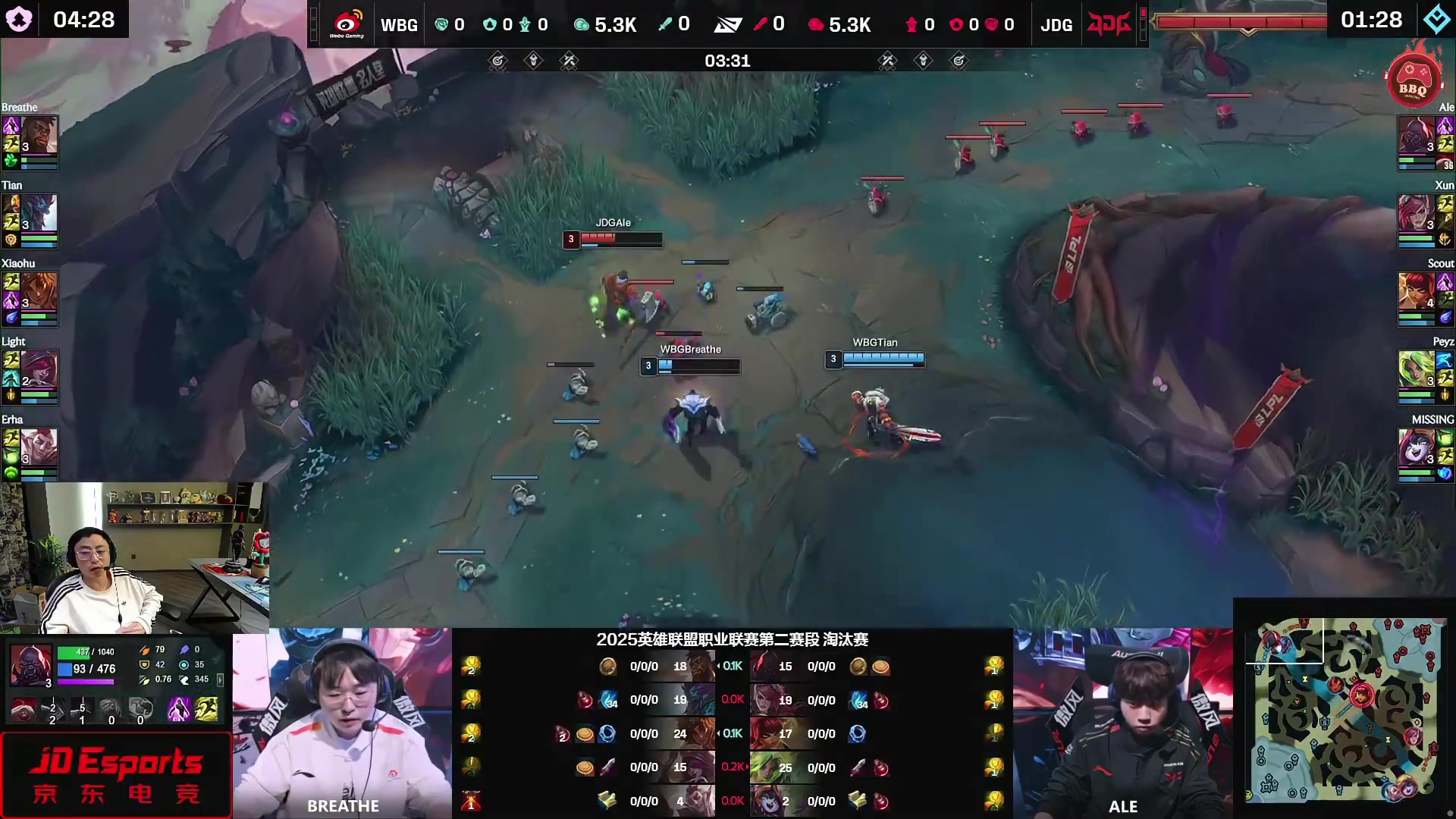Viewport: 1456px width, 819px height.
Task: Toggle the crossed-swords objective marker near timer
Action: [x=570, y=61]
